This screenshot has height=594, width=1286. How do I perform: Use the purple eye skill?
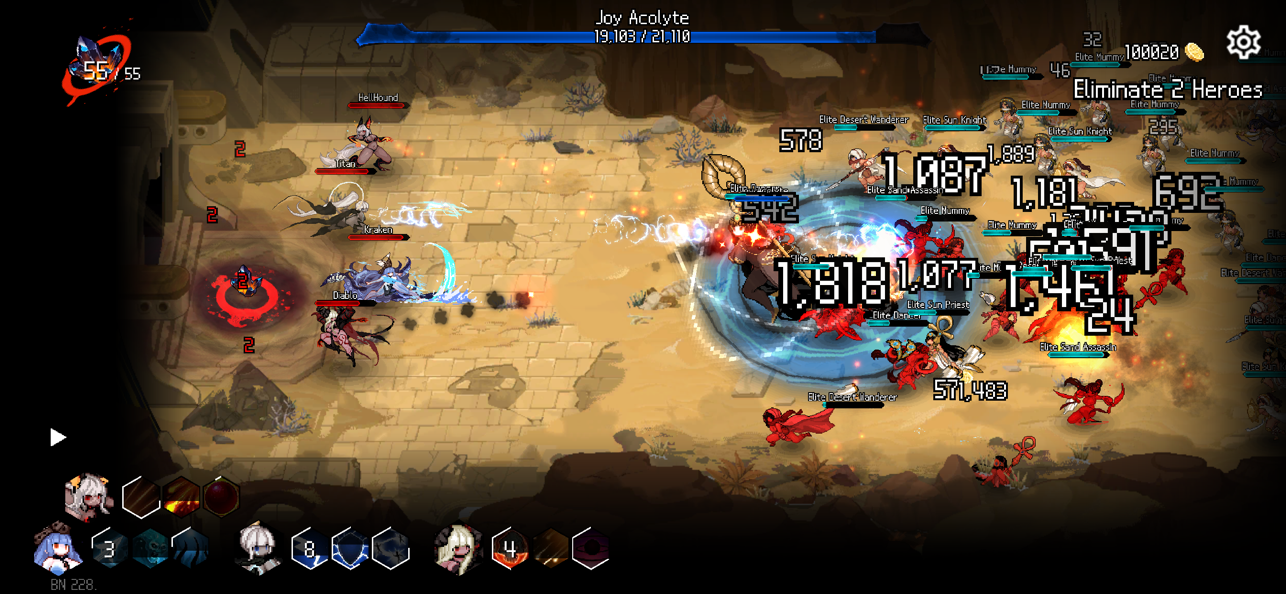click(x=590, y=548)
